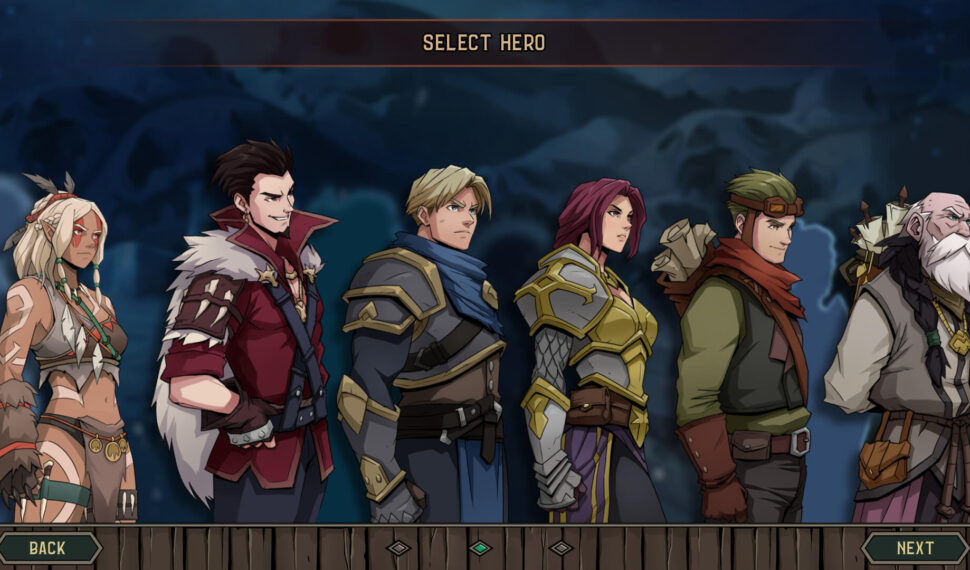Click the green active page diamond indicator

click(x=481, y=548)
